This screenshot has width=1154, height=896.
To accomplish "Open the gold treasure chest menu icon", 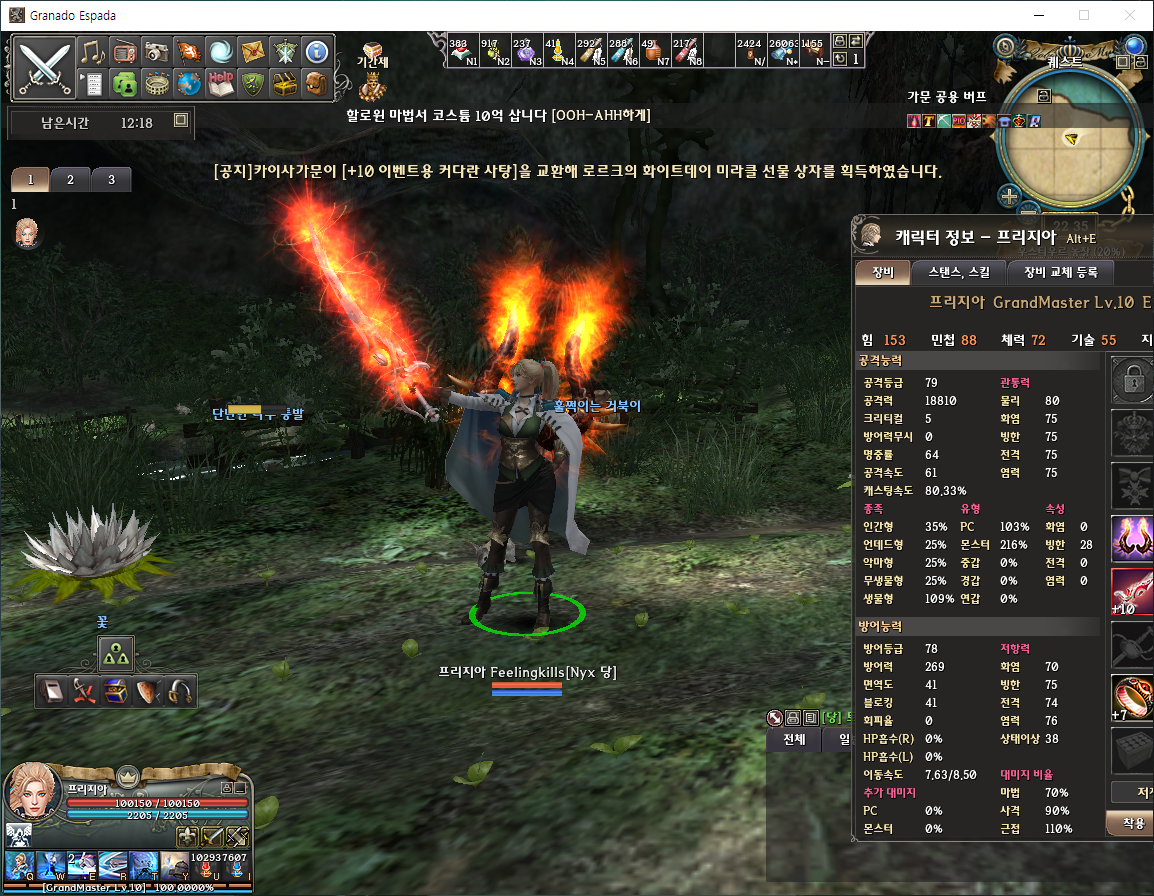I will point(284,83).
